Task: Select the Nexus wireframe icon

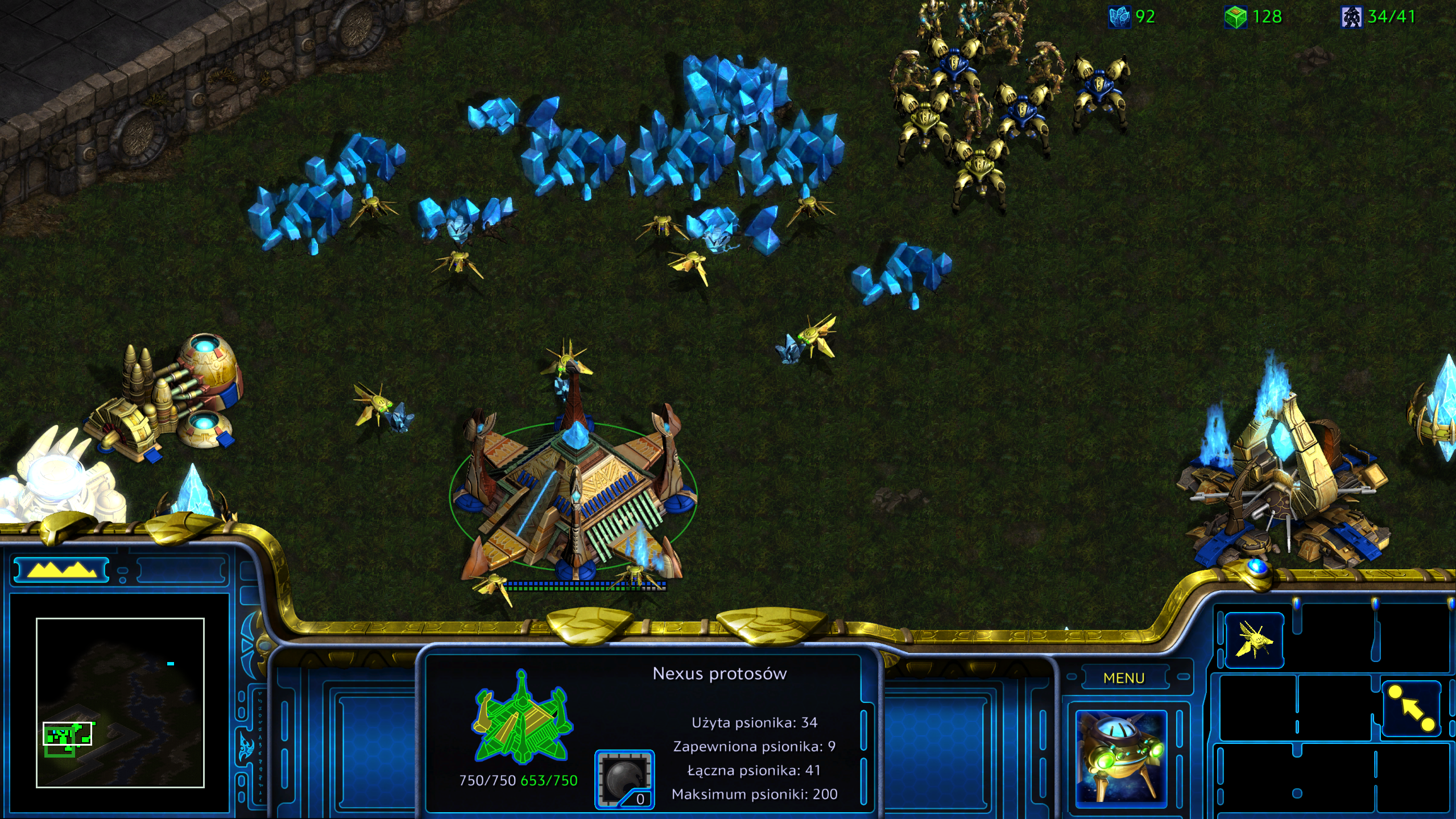Action: 522,717
